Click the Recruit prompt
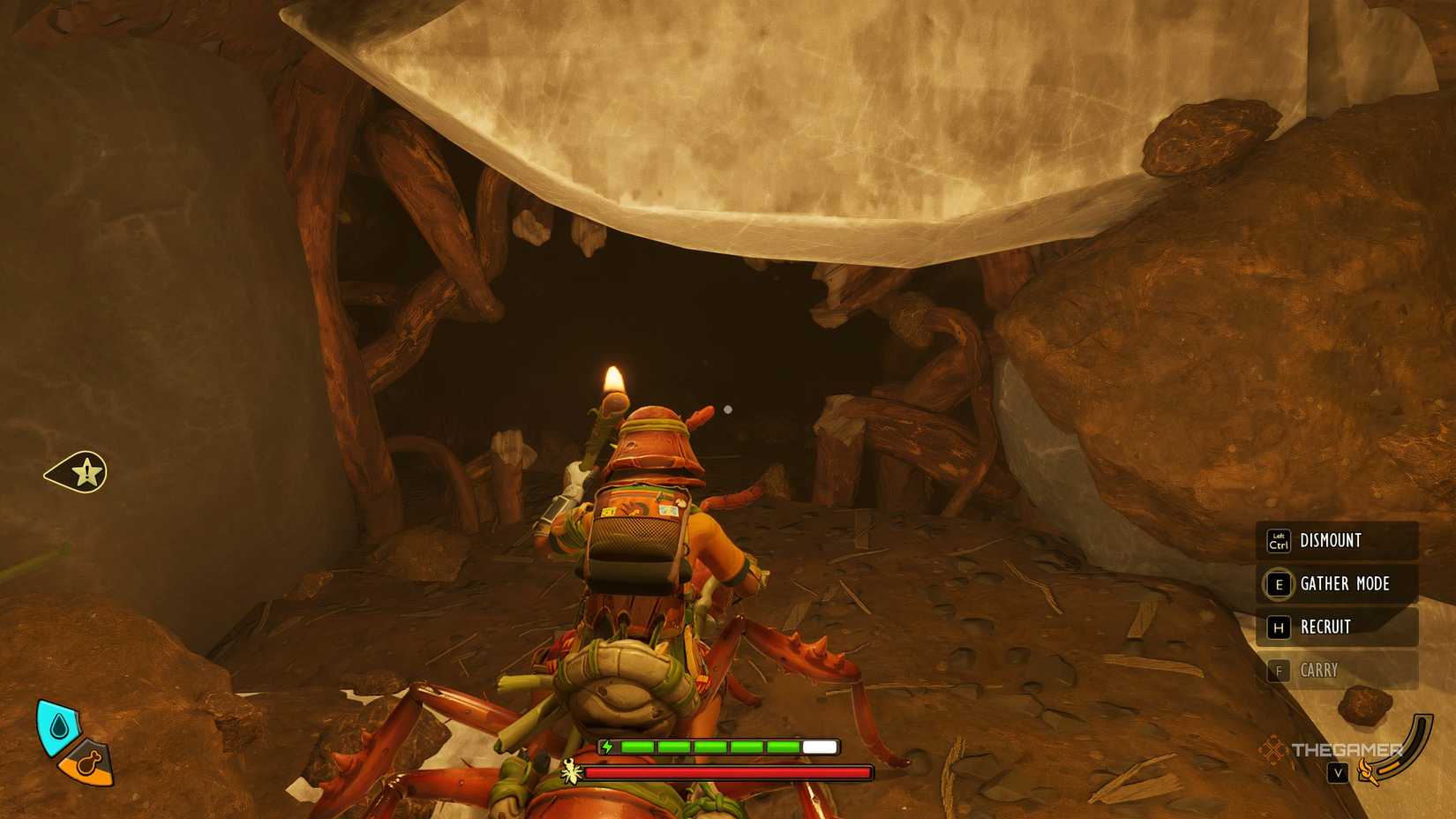This screenshot has width=1456, height=819. click(x=1325, y=627)
